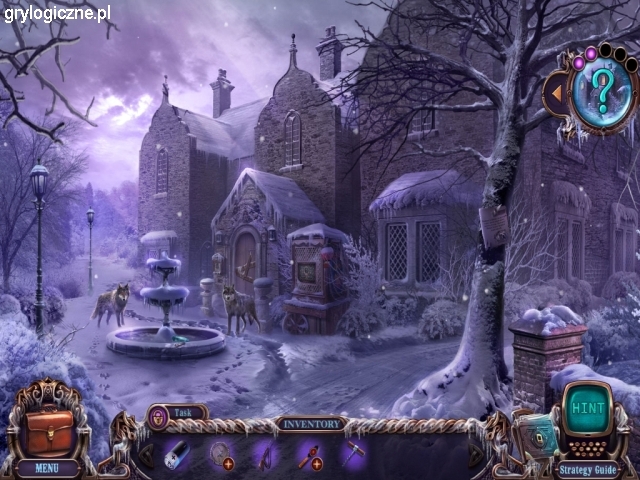Open the Strategy Guide
640x480 pixels.
(588, 468)
